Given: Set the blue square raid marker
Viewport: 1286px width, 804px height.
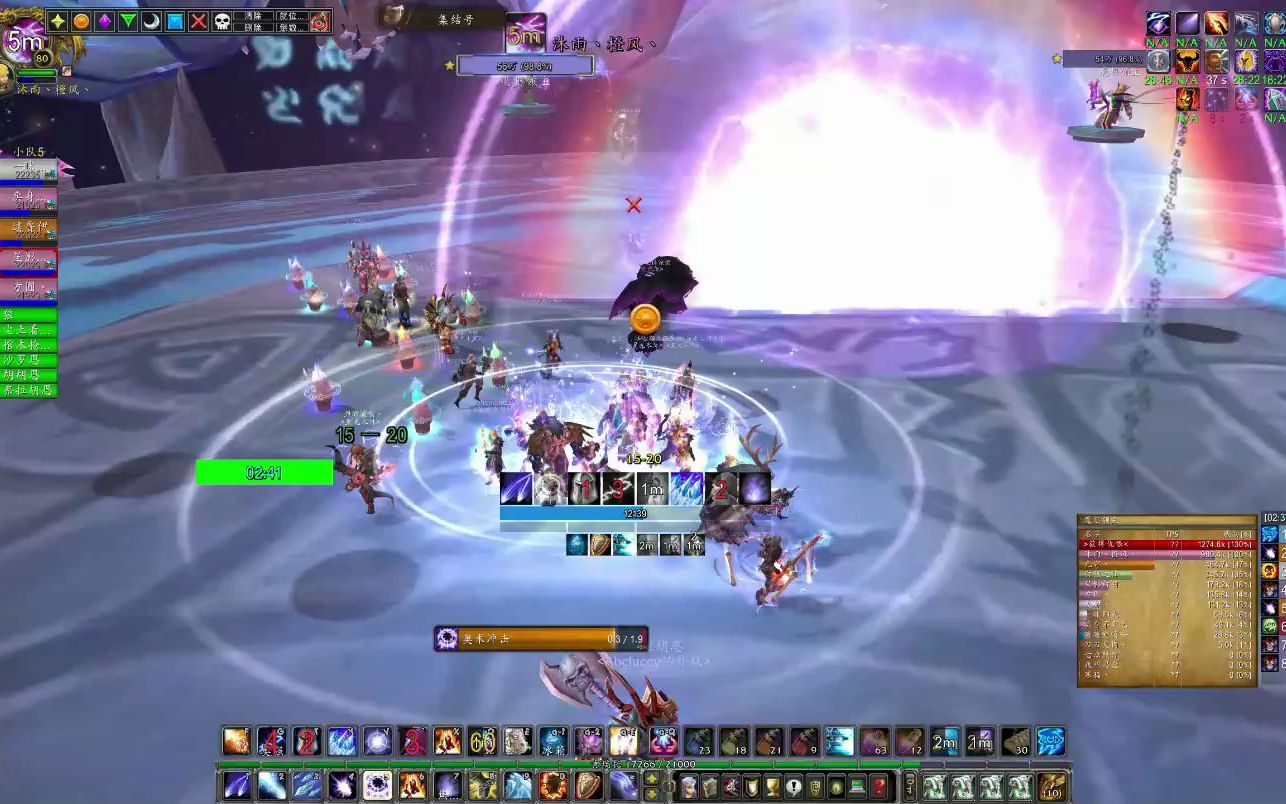Looking at the screenshot, I should point(175,21).
